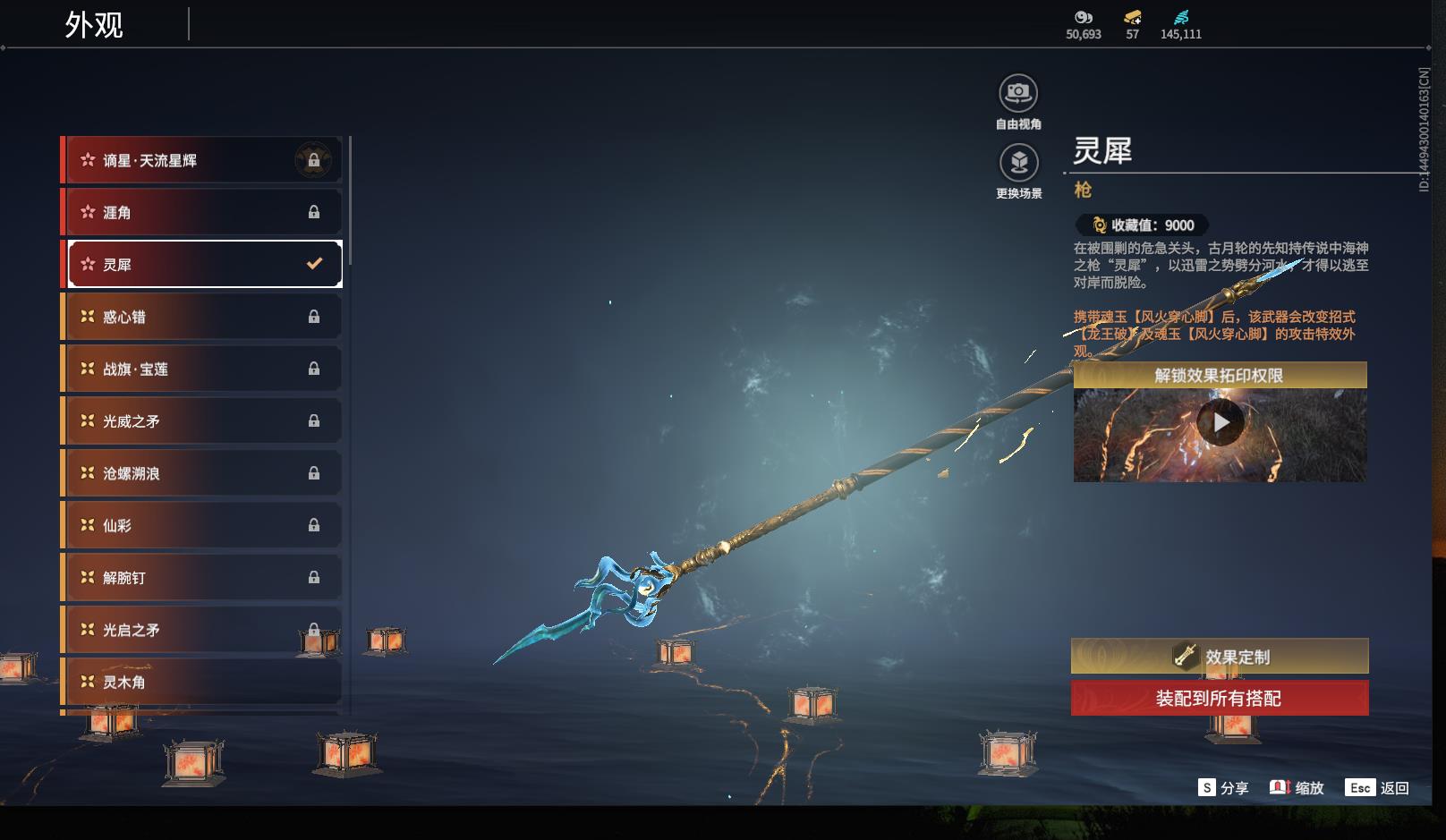Select the 战旗·宝莲 skin

(202, 369)
